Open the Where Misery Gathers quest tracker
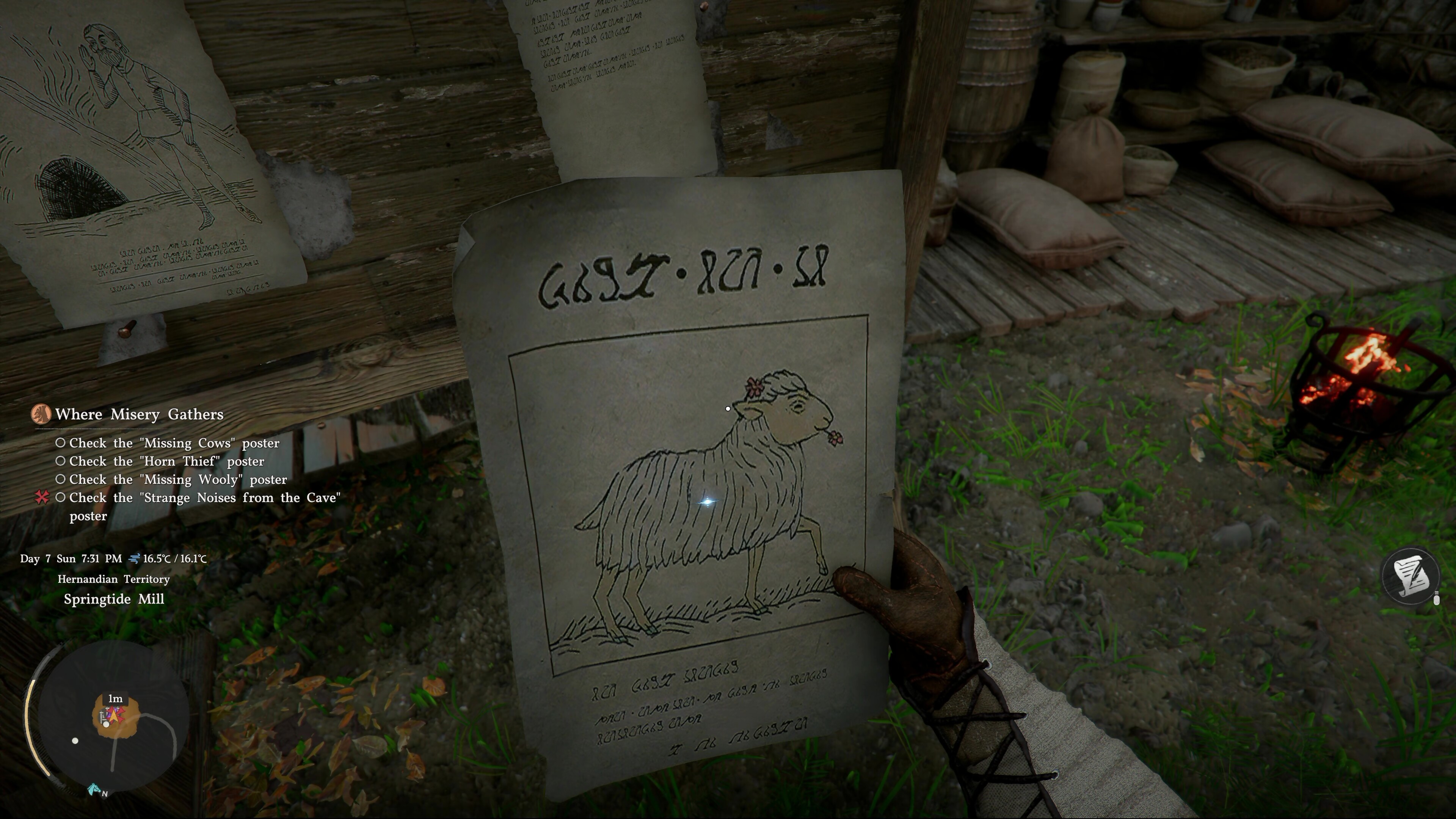The height and width of the screenshot is (819, 1456). [139, 414]
